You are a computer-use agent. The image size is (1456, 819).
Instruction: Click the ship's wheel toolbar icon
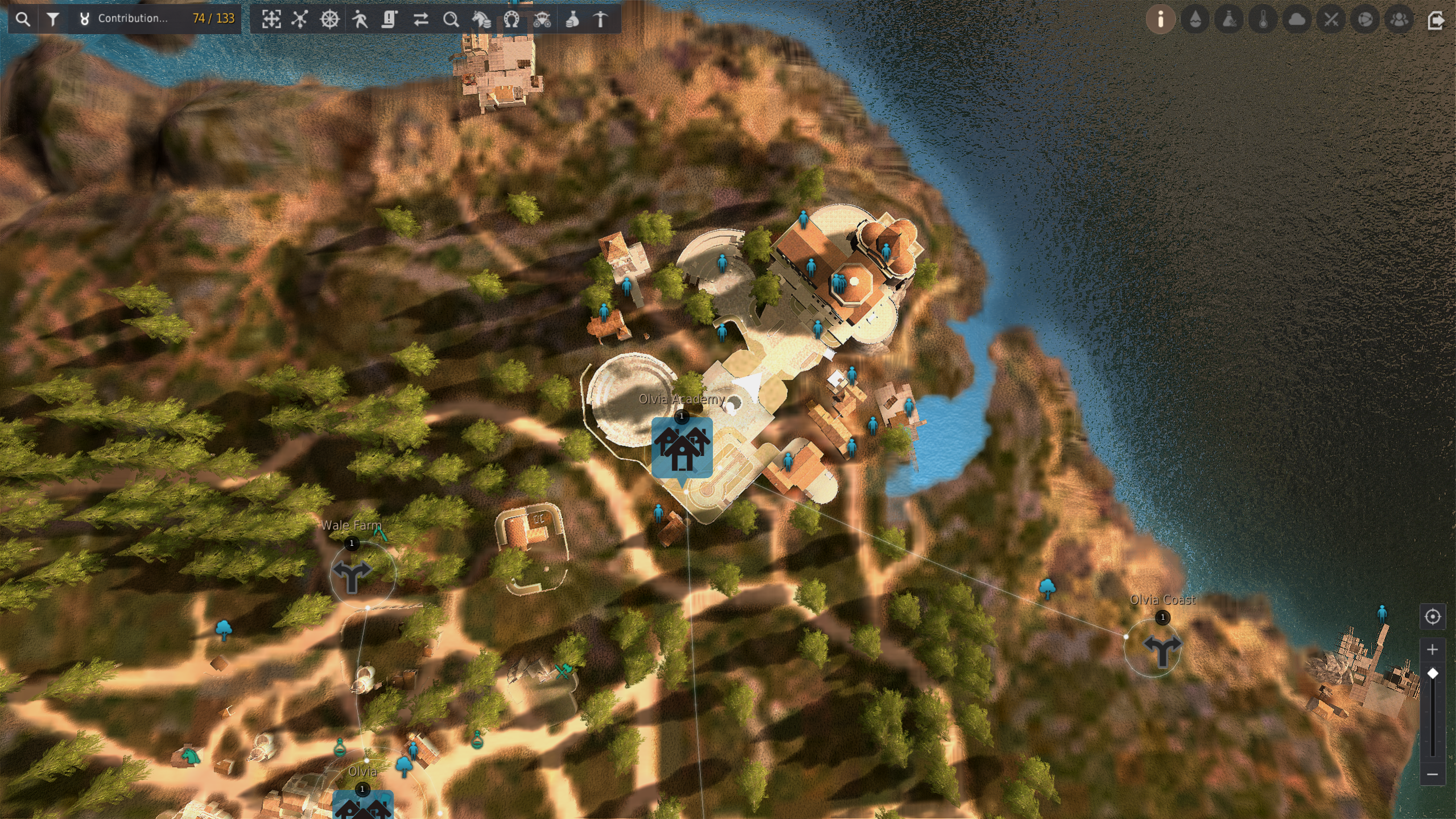pos(329,19)
